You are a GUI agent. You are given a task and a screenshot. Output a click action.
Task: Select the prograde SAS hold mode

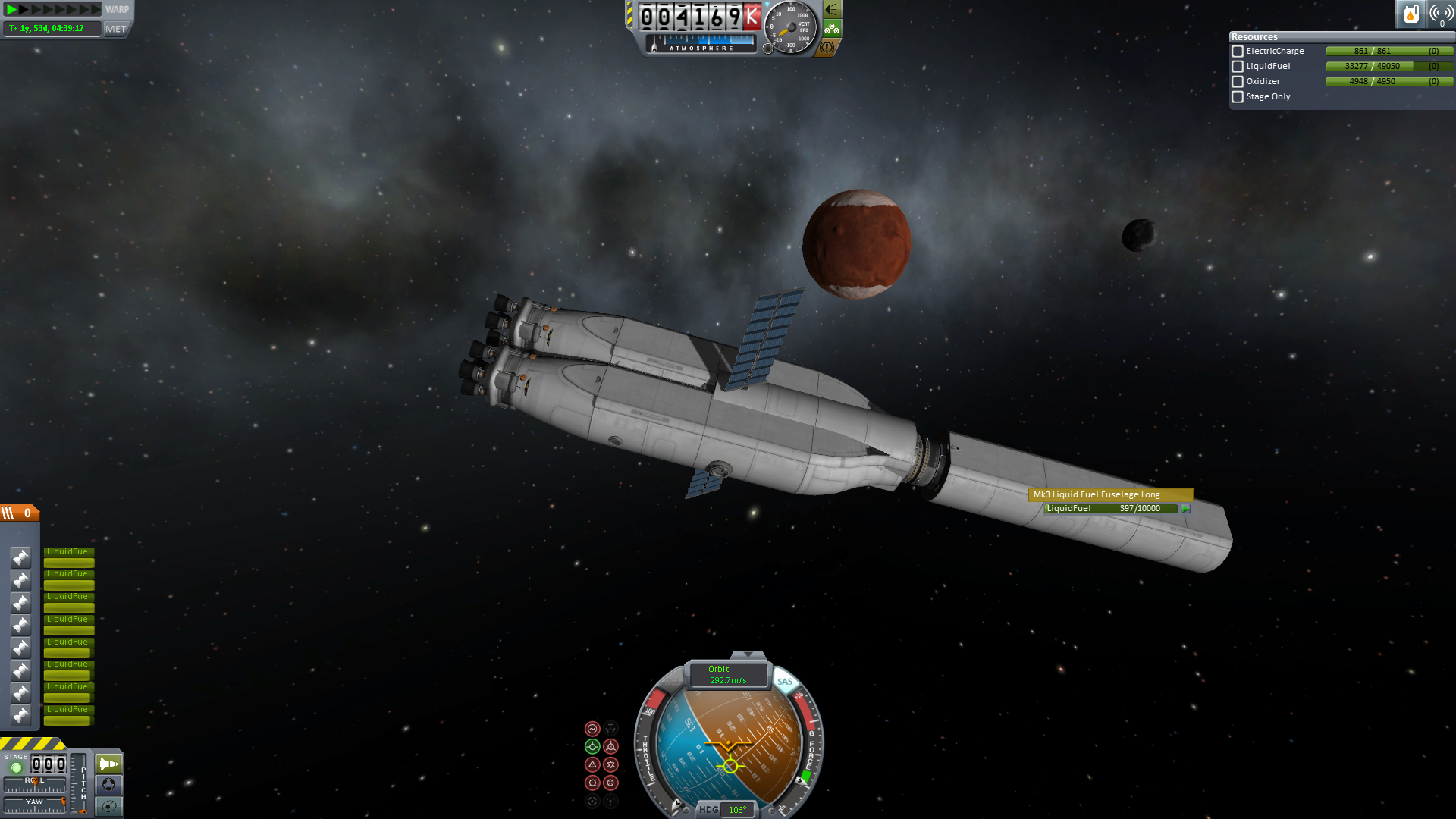point(592,747)
